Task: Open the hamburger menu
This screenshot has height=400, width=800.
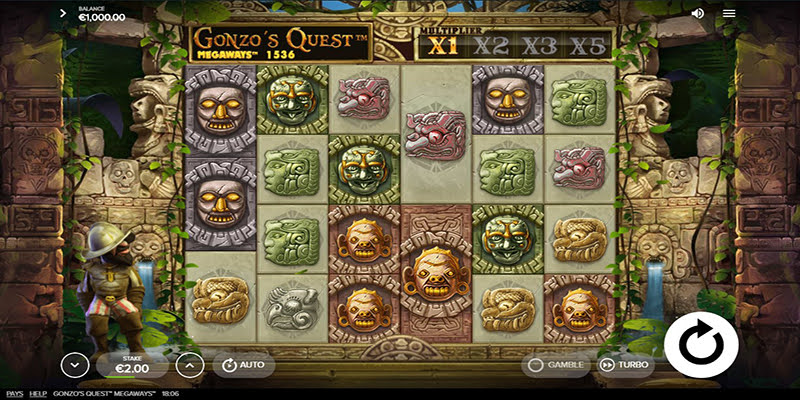Action: tap(729, 13)
